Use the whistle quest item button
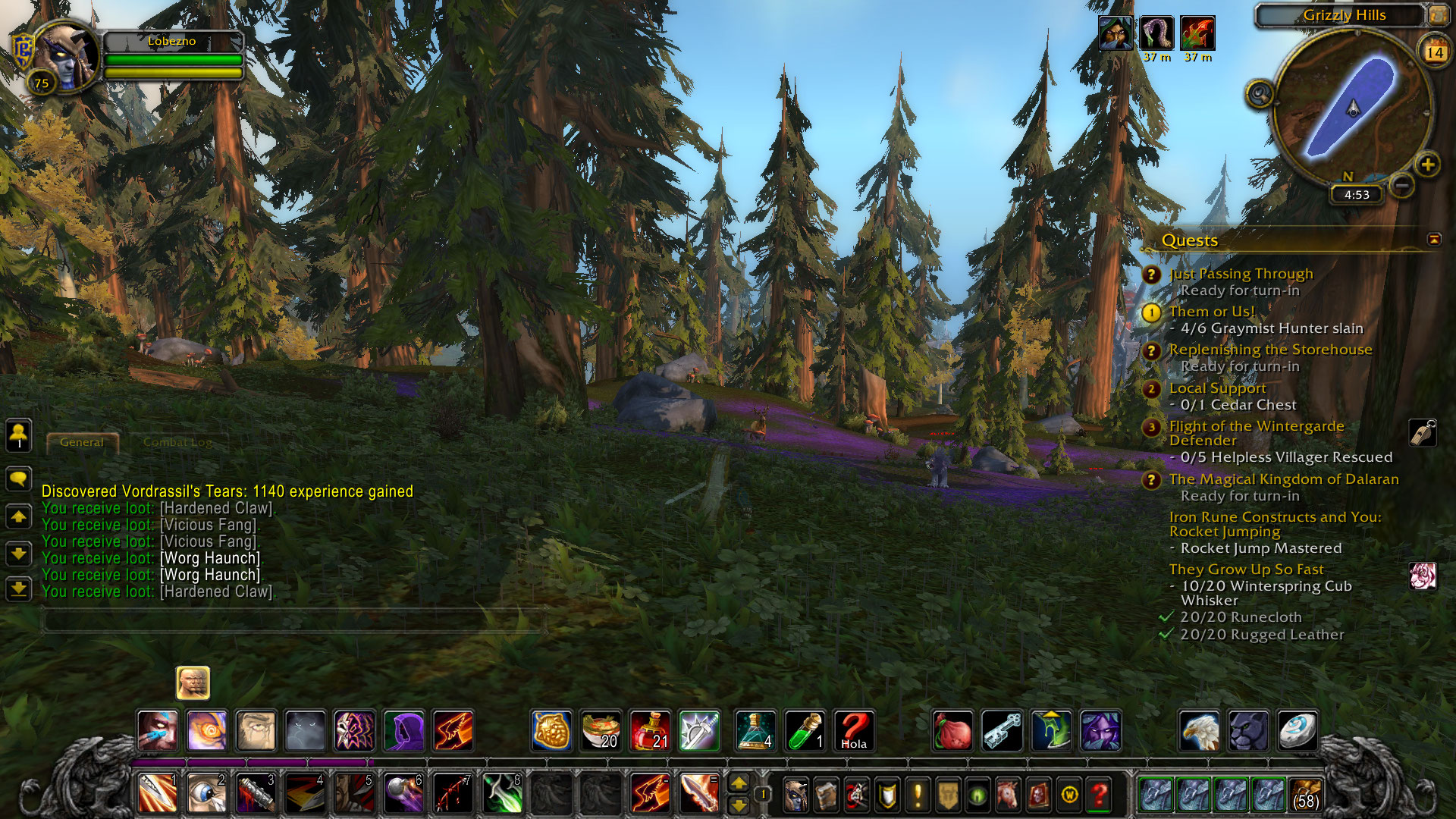Image resolution: width=1456 pixels, height=819 pixels. point(1423,433)
